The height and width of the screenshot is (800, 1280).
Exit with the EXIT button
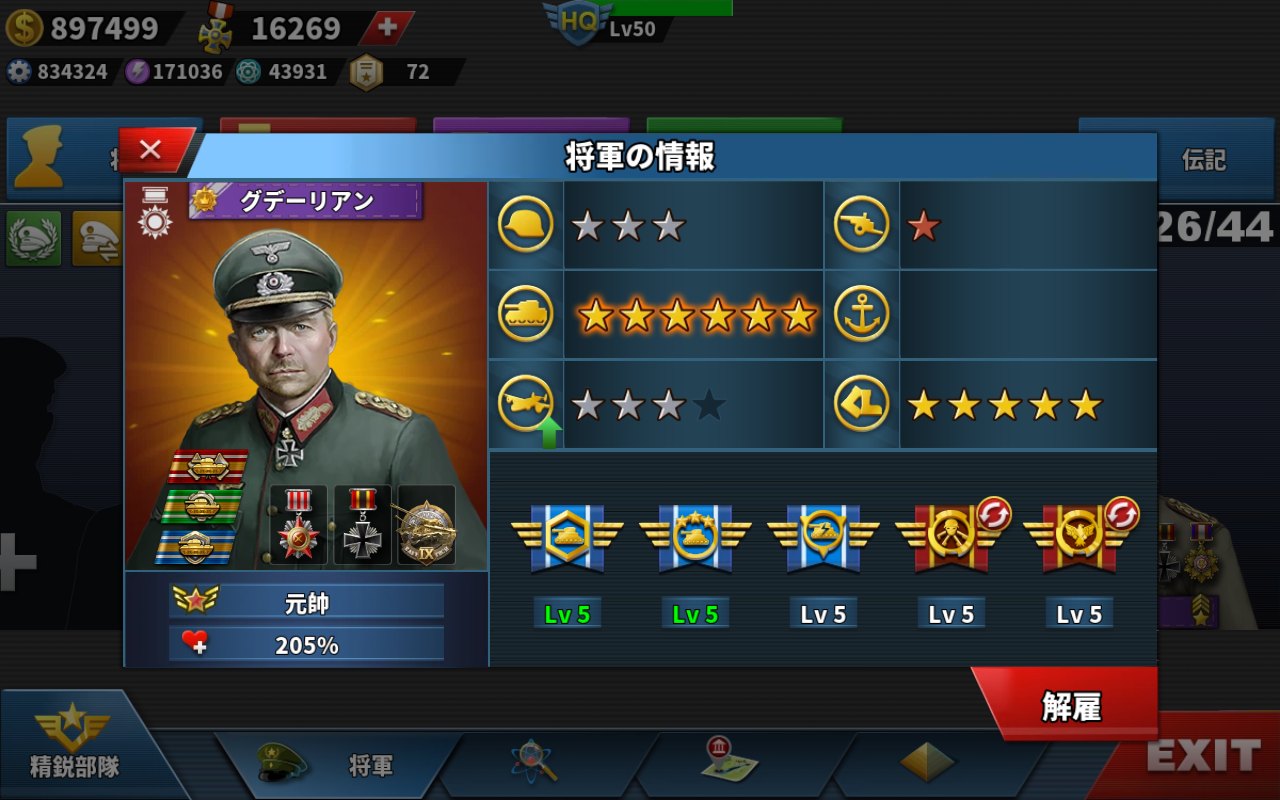[x=1202, y=756]
